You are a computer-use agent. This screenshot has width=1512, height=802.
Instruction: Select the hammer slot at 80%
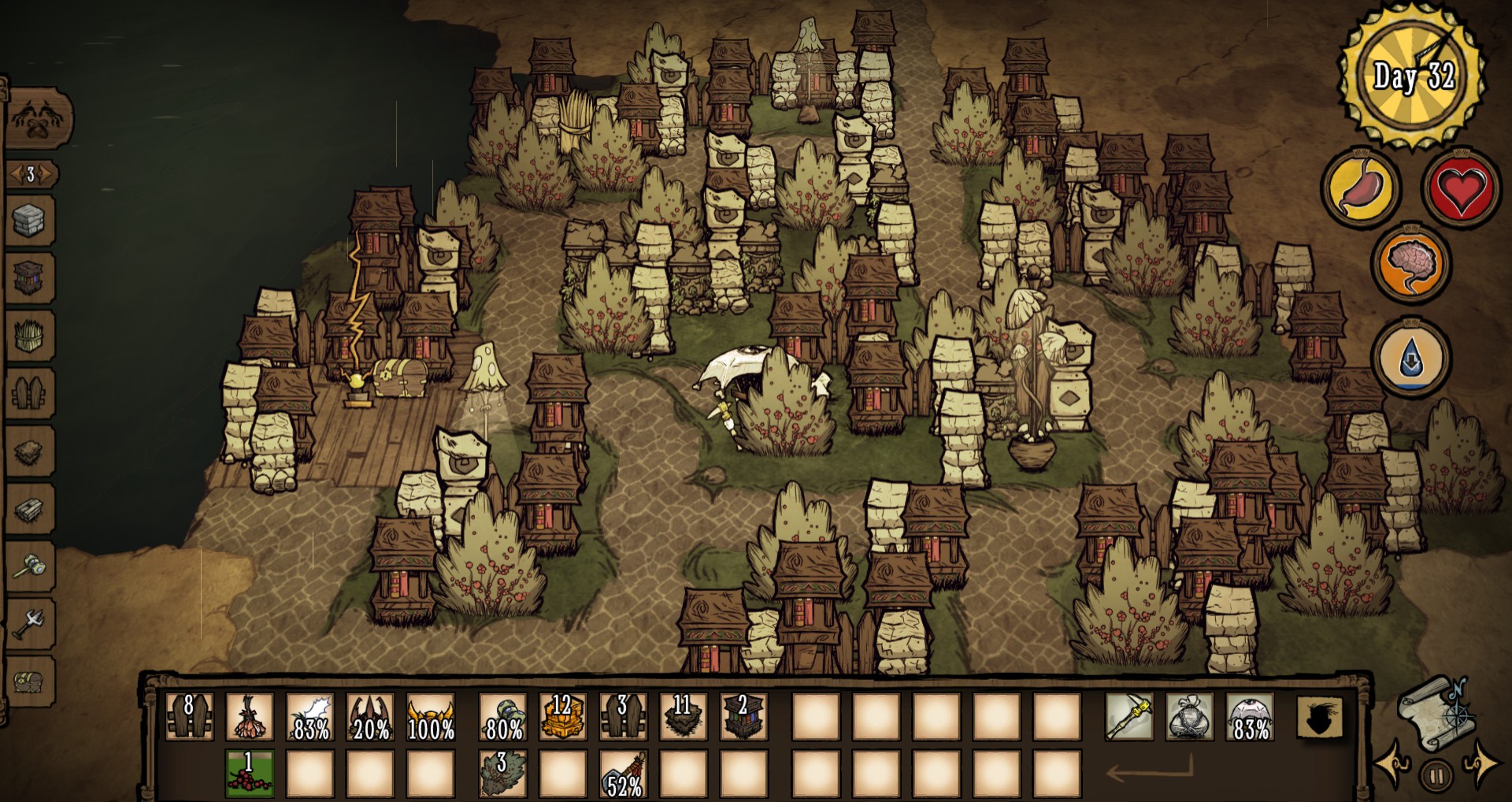[x=502, y=717]
